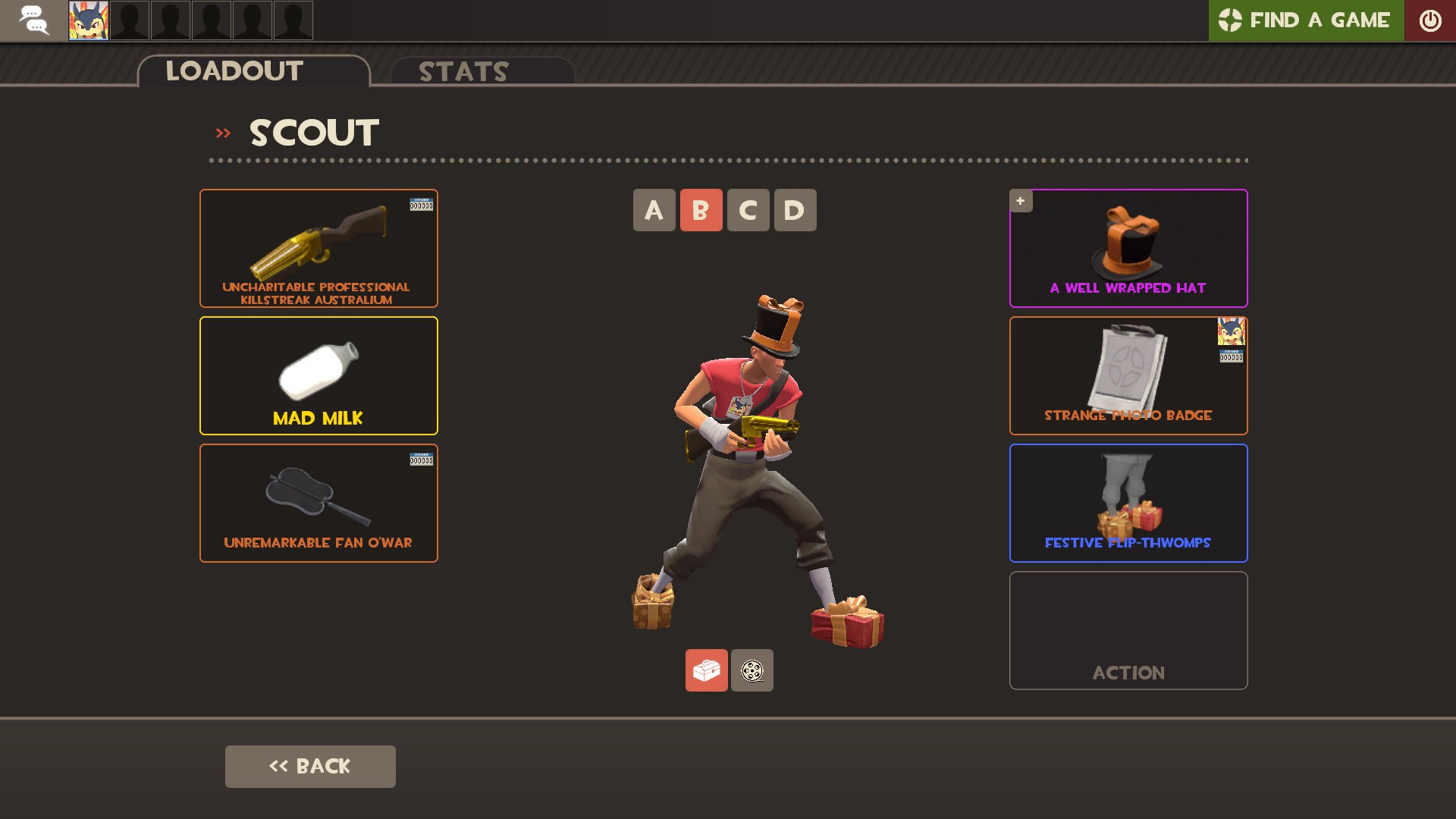Click the player avatar in top bar
This screenshot has width=1456, height=819.
(89, 20)
